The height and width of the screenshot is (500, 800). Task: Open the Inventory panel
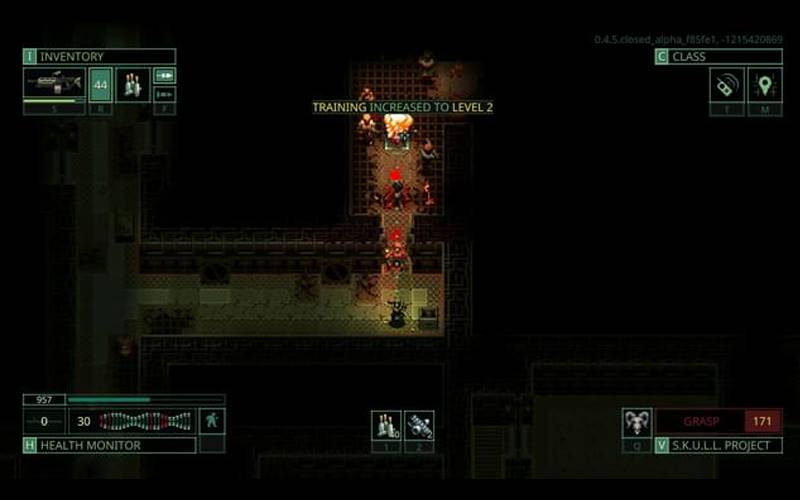click(99, 57)
